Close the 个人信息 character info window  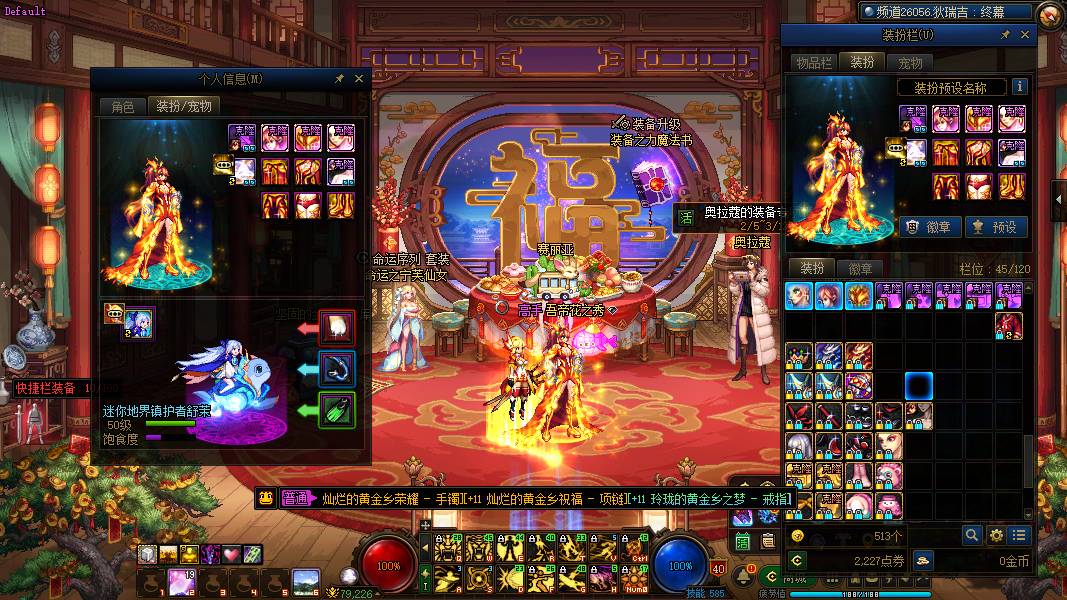pos(359,79)
